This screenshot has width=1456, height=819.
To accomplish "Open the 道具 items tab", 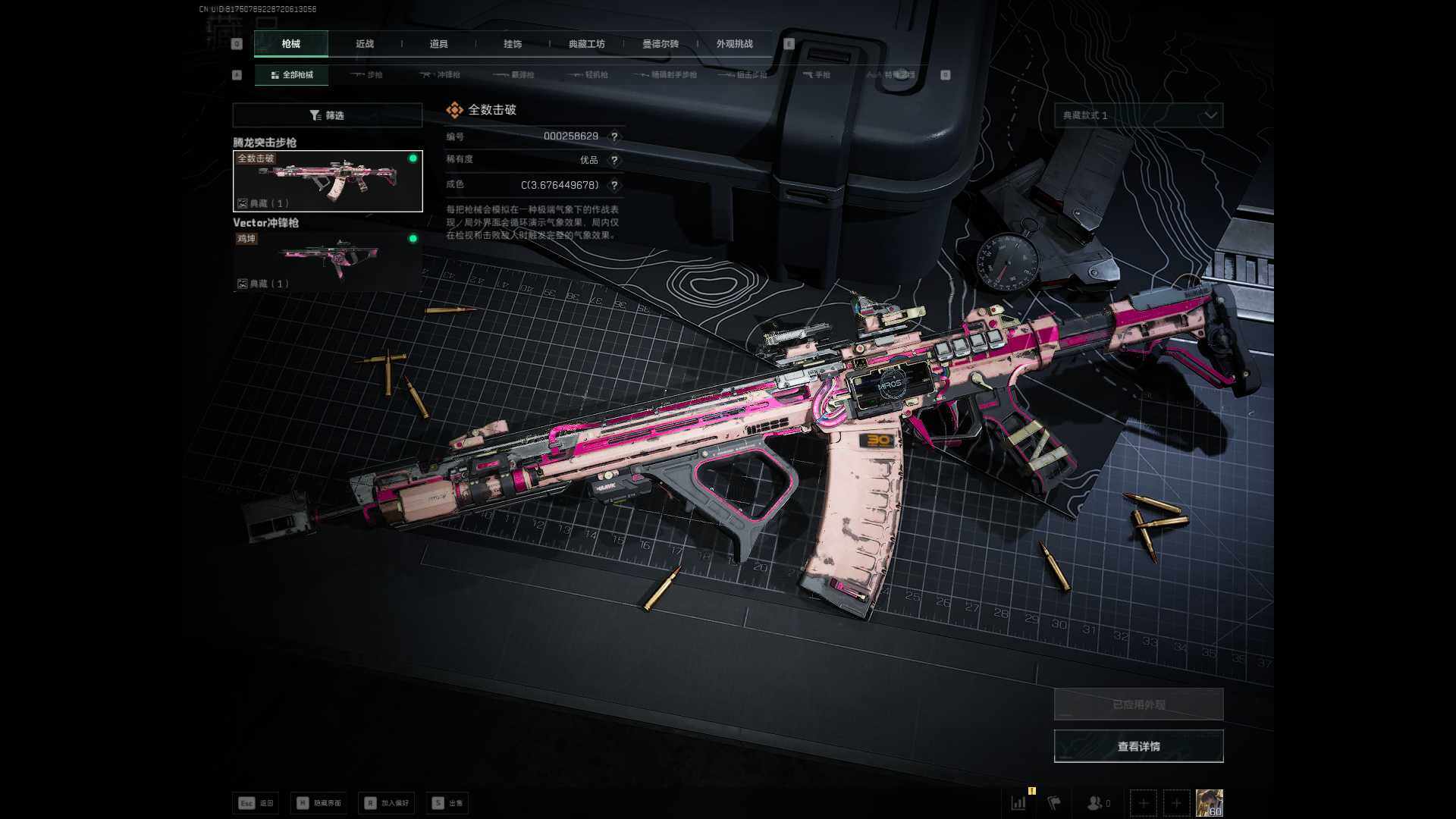I will coord(438,44).
